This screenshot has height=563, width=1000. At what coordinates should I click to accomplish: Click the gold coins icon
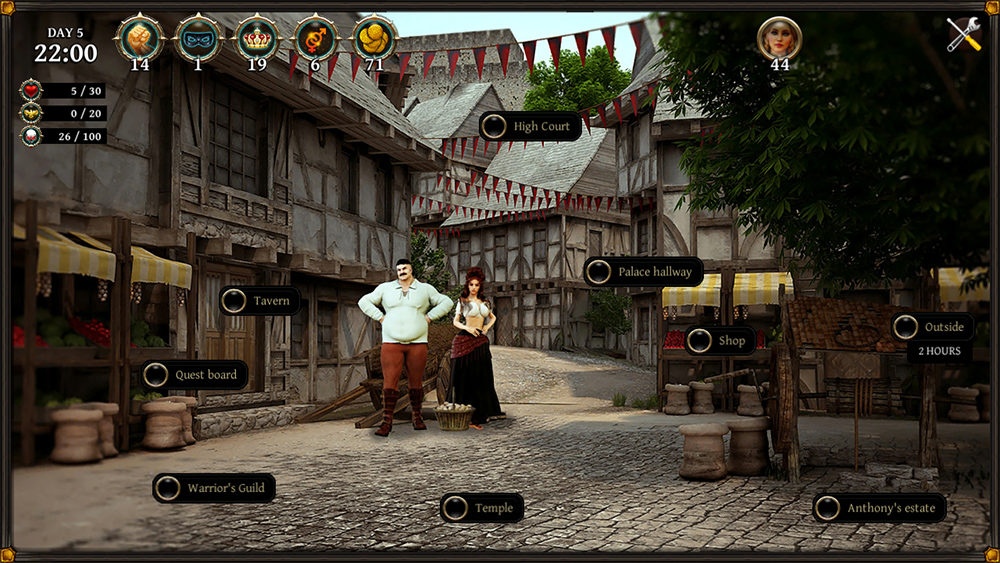click(x=375, y=38)
